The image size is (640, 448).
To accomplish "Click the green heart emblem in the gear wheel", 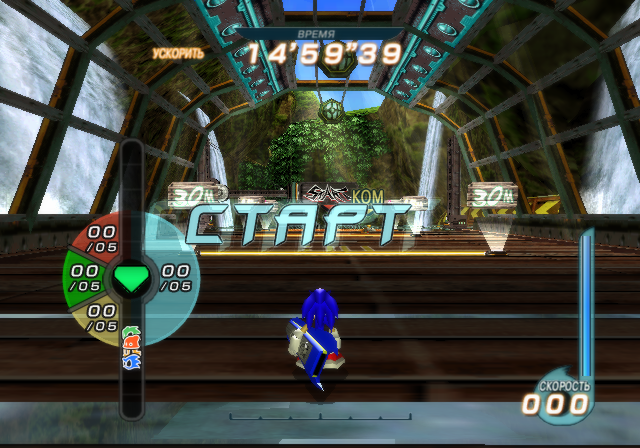I will [131, 278].
